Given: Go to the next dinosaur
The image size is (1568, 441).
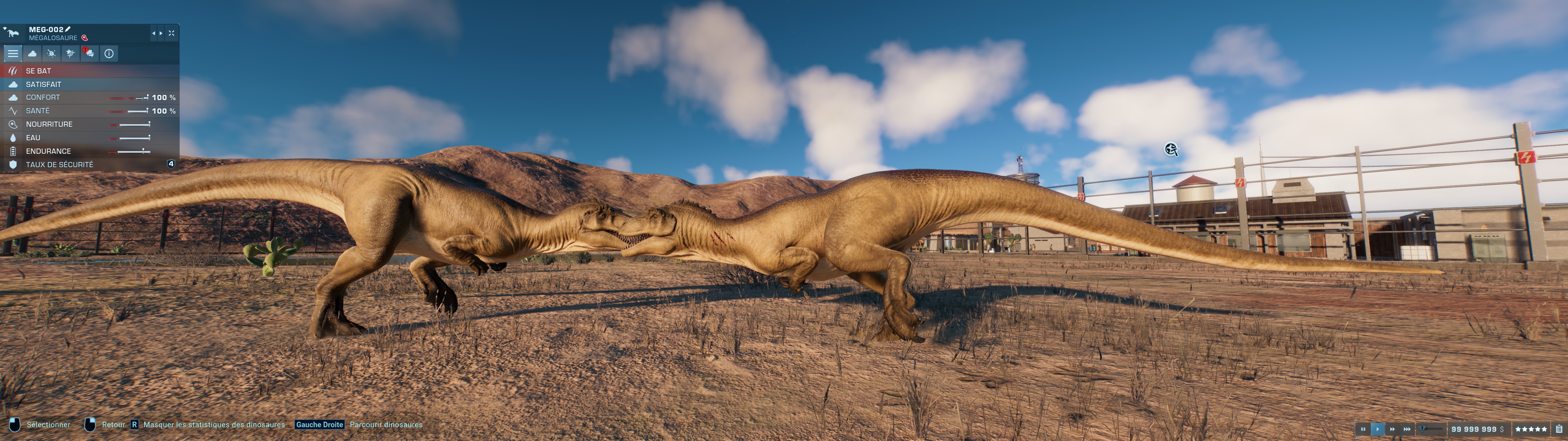Looking at the screenshot, I should point(161,33).
